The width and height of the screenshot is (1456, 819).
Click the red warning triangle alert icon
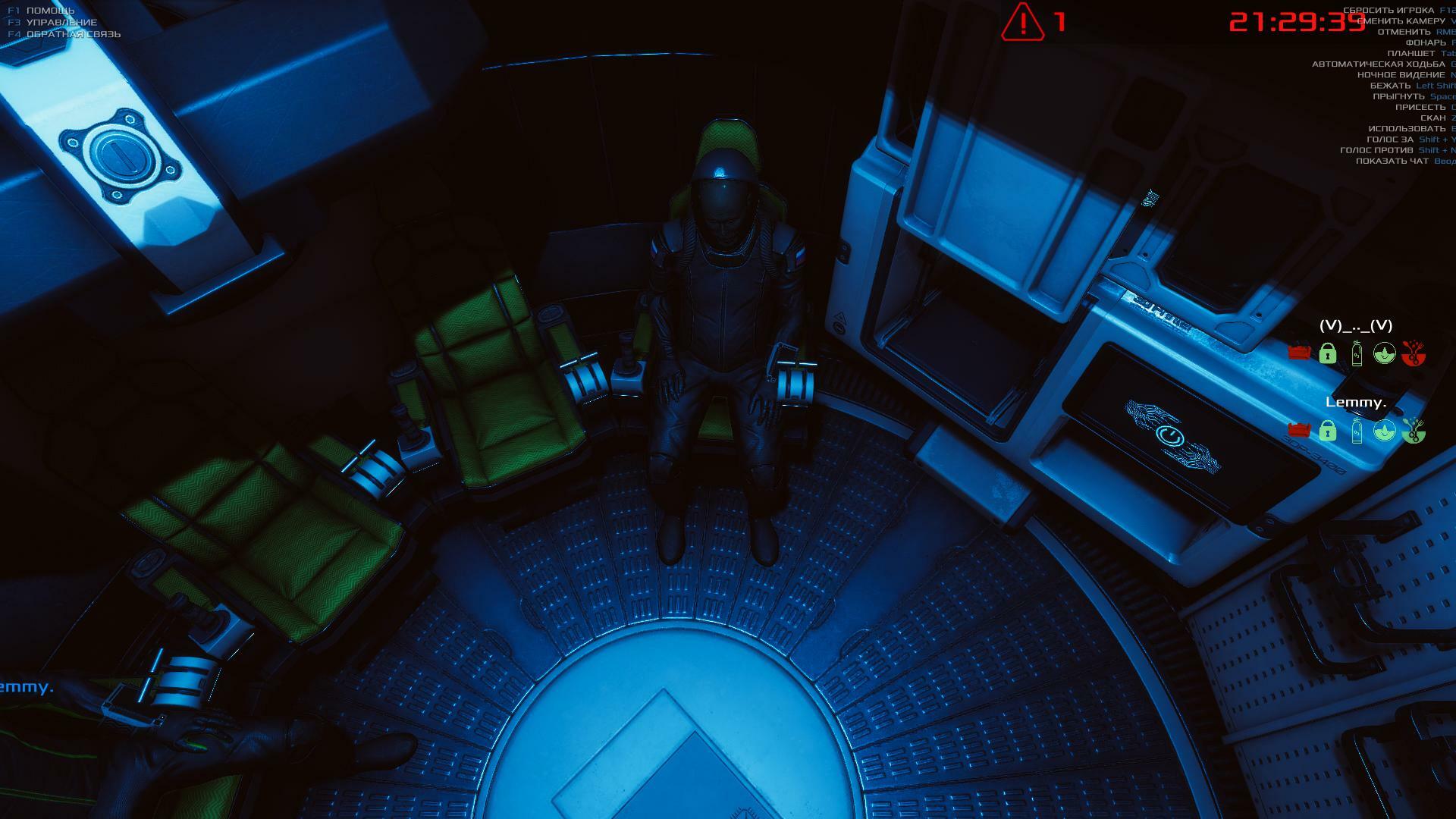click(1023, 22)
